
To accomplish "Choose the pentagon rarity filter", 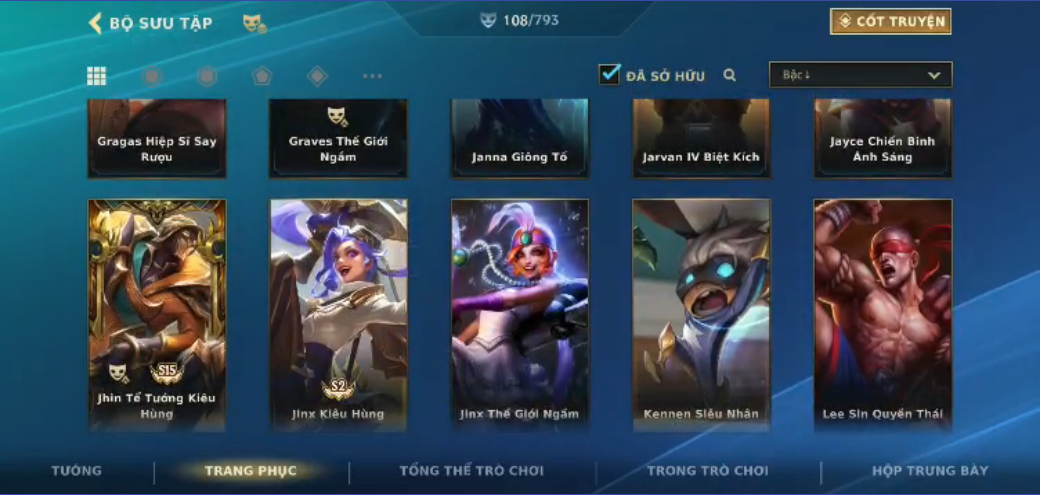I will click(x=262, y=76).
